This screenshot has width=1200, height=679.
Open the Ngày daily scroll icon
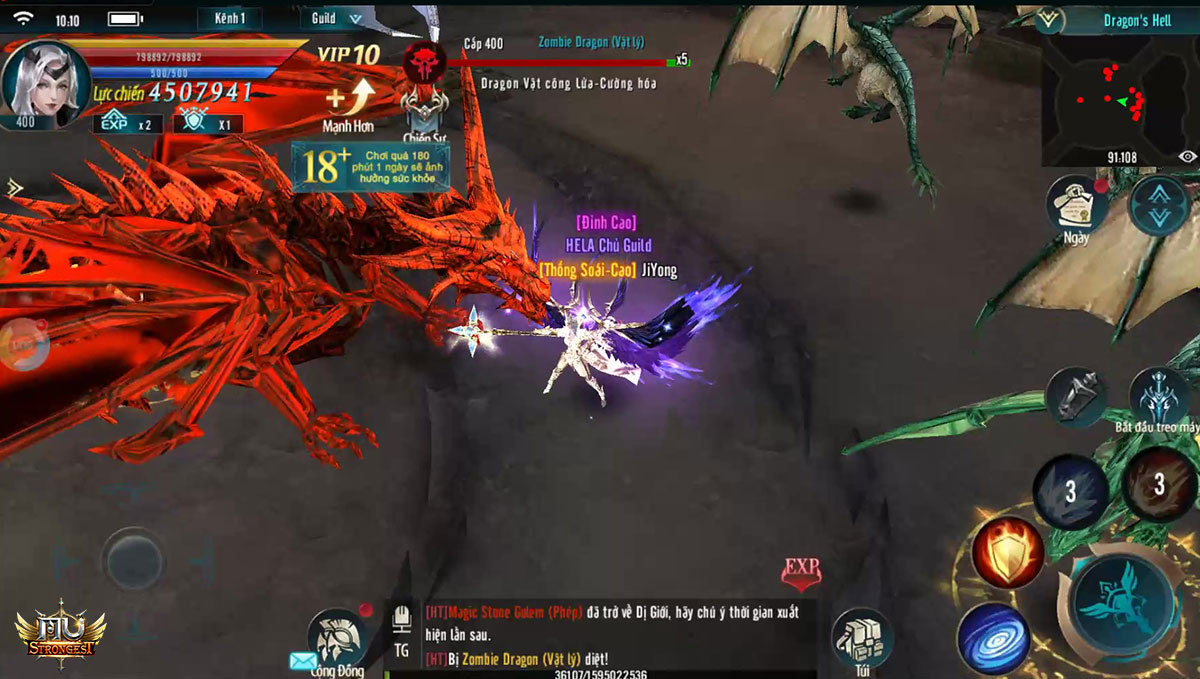pos(1075,205)
